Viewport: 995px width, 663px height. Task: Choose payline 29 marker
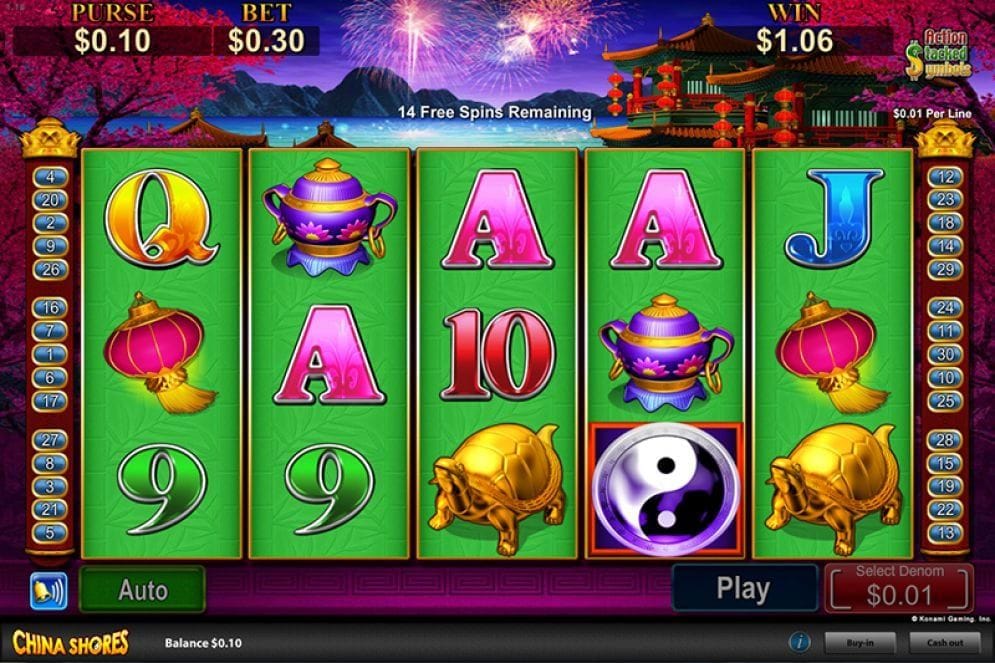pyautogui.click(x=945, y=269)
